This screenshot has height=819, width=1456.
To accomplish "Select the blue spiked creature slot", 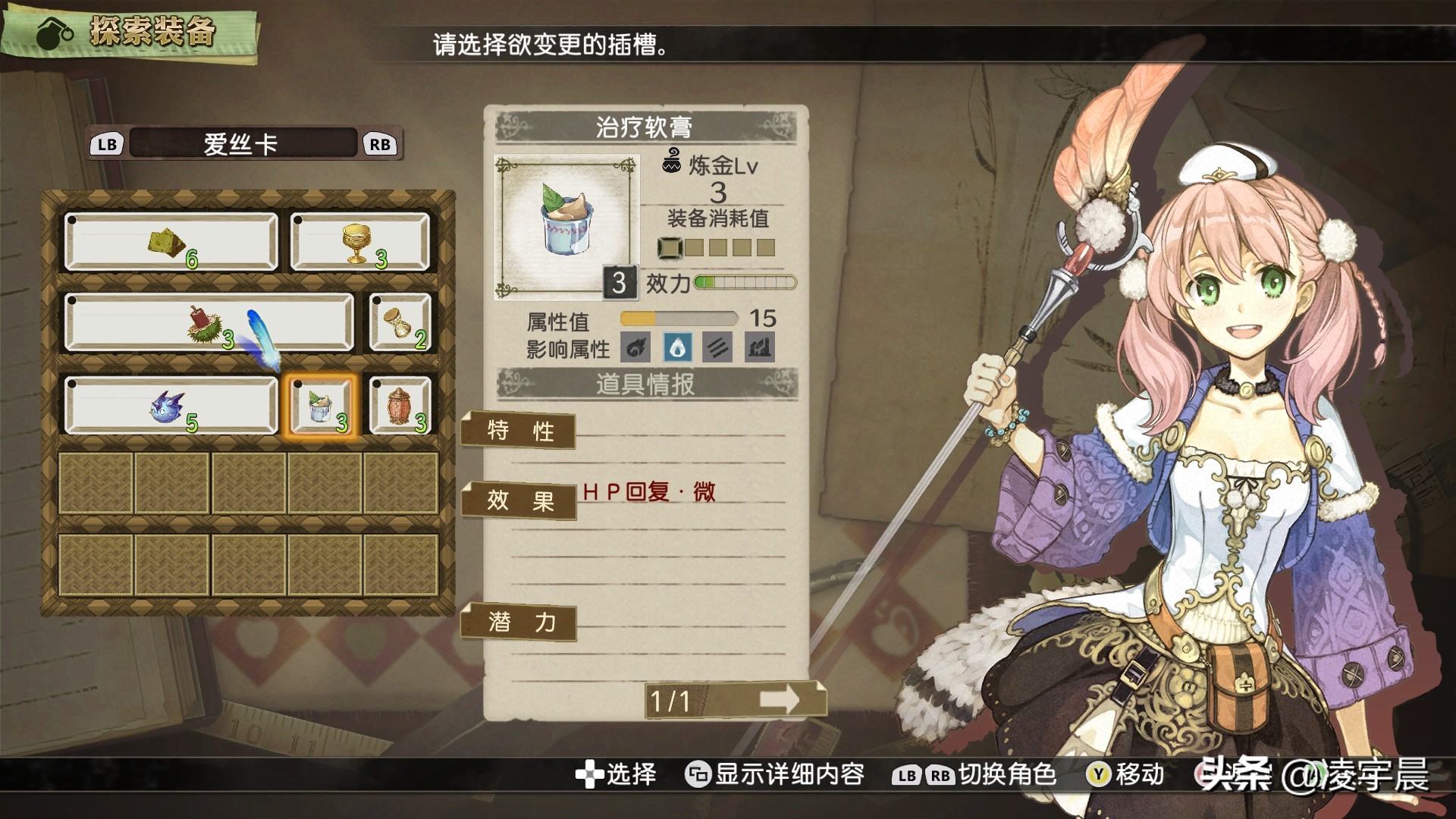I will [x=171, y=406].
